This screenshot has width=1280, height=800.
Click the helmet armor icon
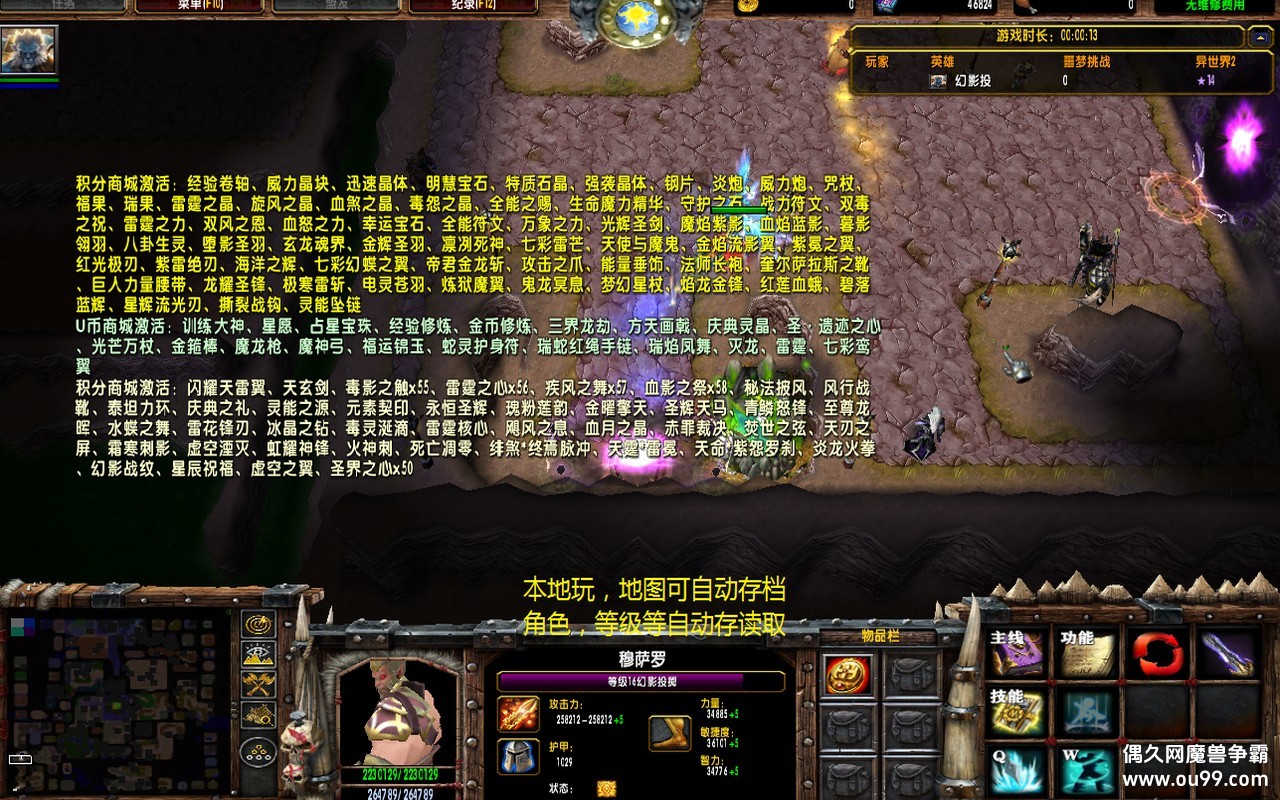pos(517,758)
